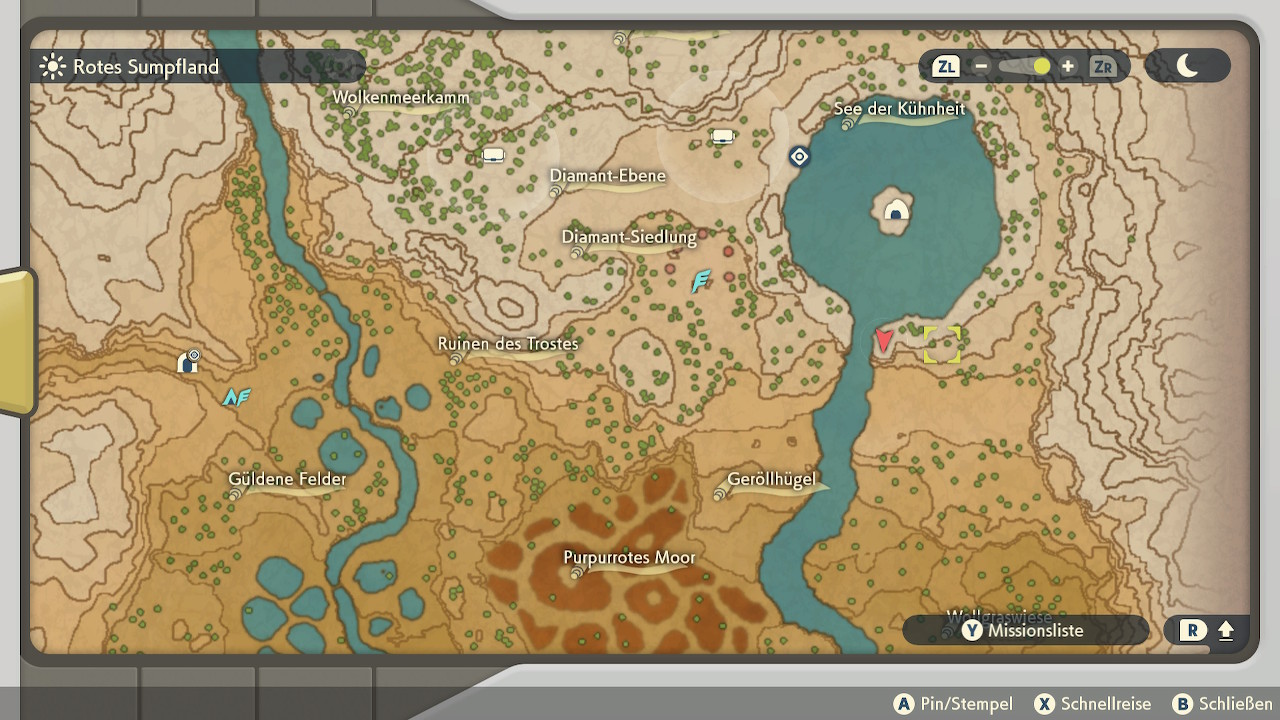Select the Ruinen des Trostes location label
This screenshot has height=720, width=1280.
pos(508,344)
